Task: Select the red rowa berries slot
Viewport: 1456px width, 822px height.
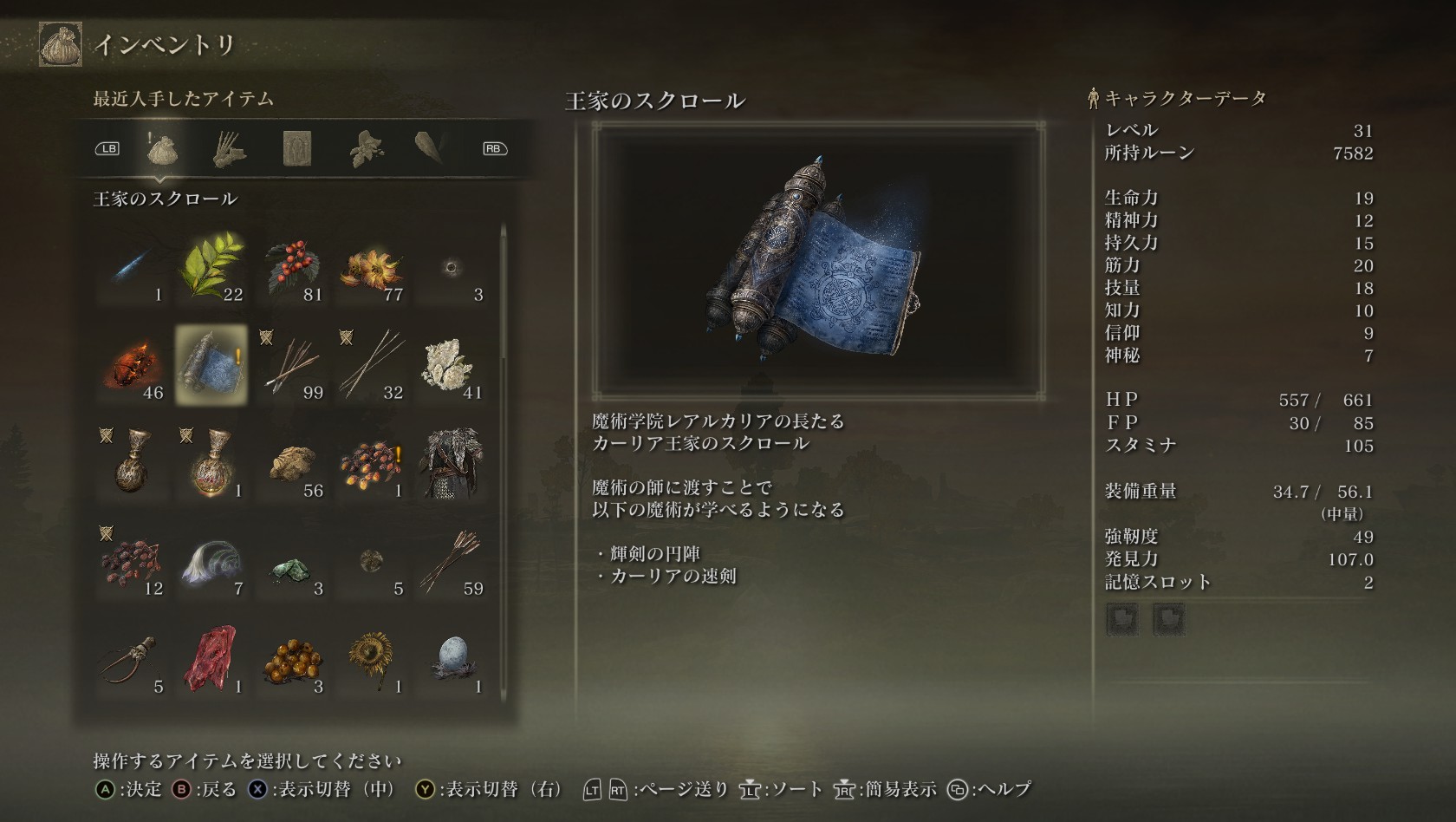Action: point(292,267)
